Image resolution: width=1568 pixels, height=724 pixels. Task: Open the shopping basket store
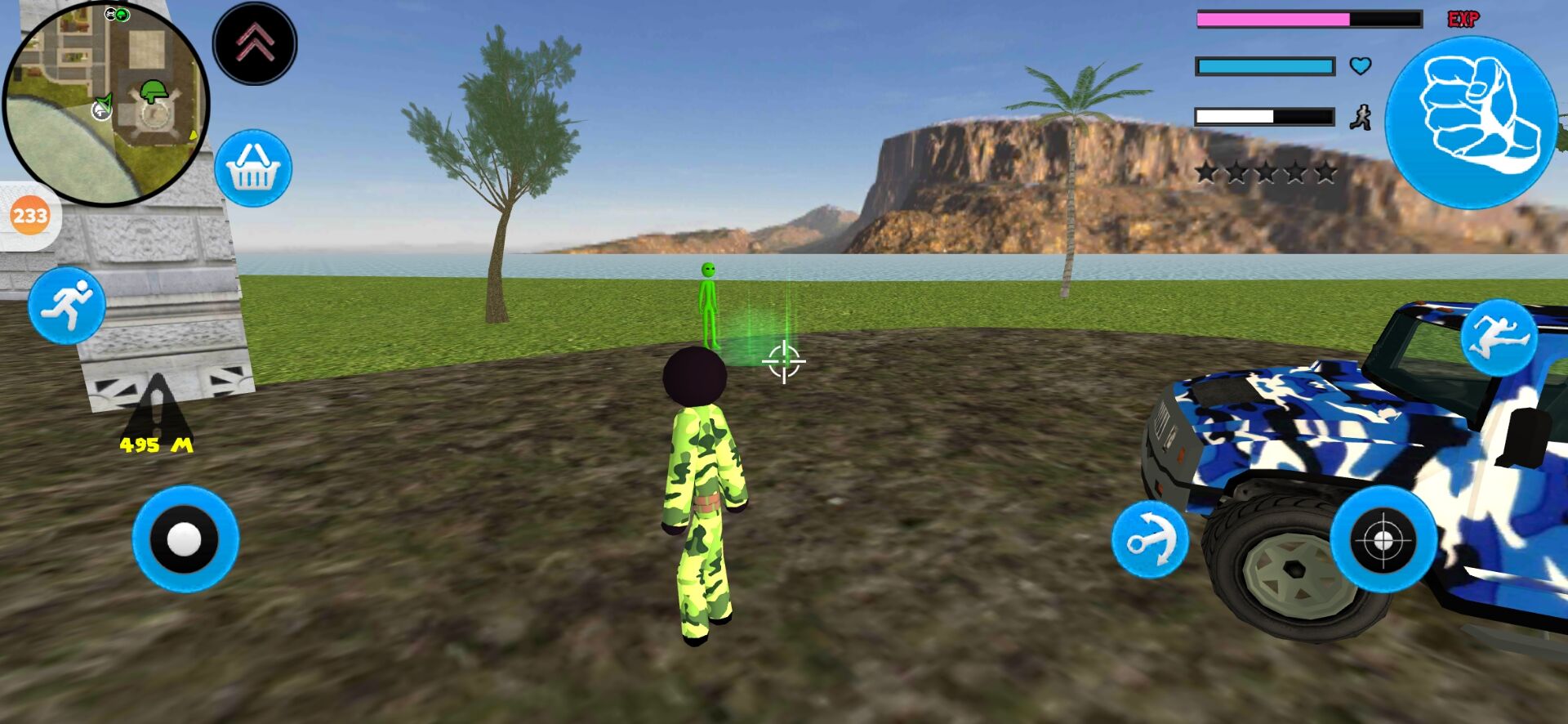coord(253,168)
